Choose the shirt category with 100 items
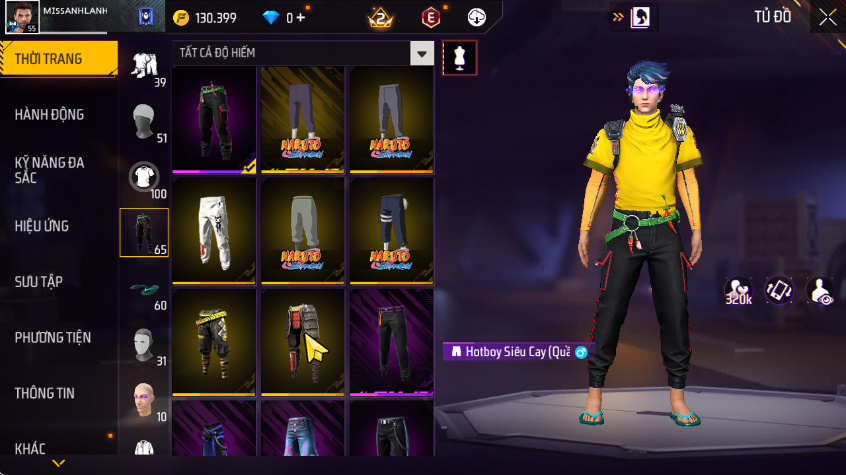 (146, 179)
